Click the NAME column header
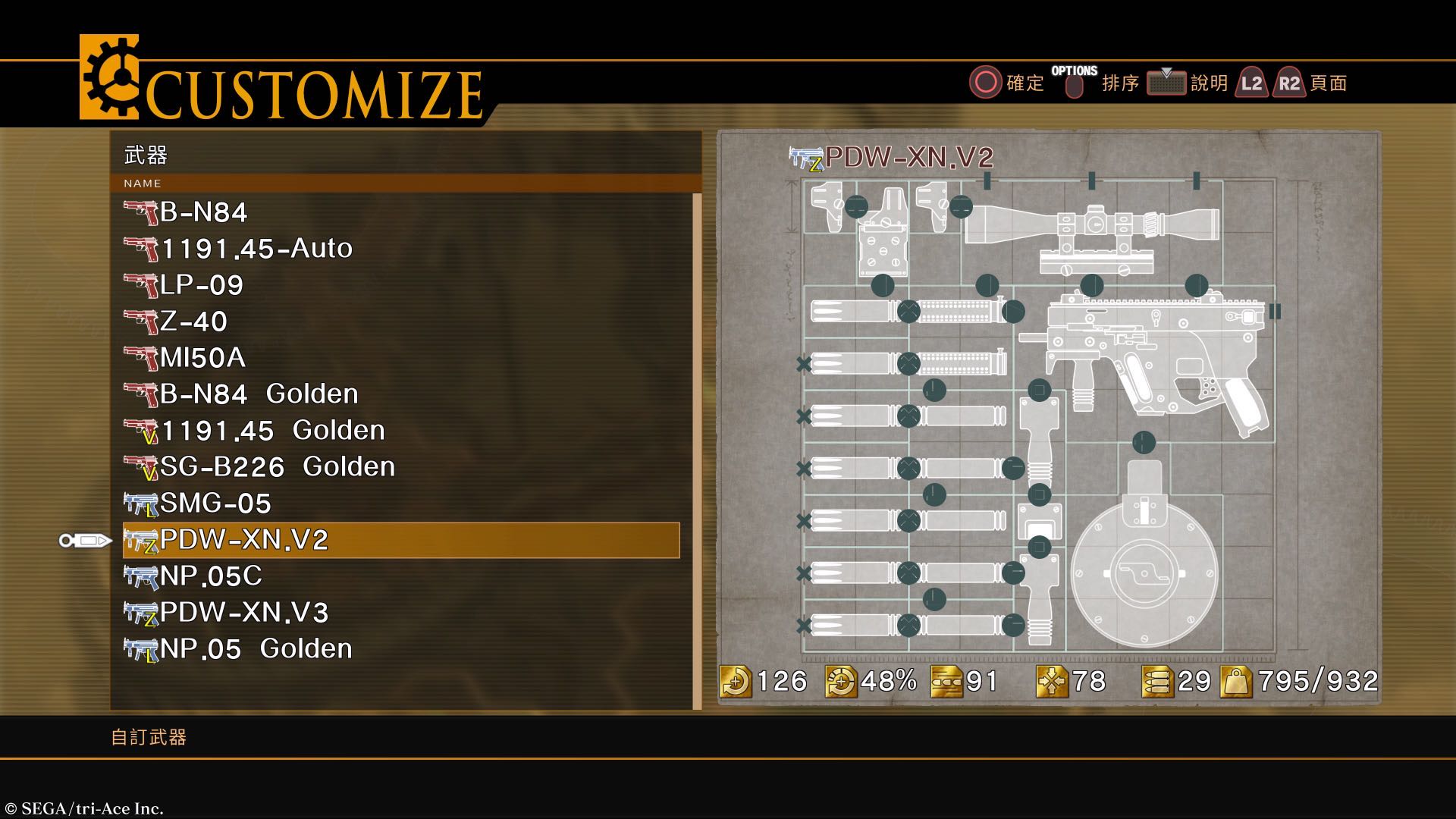Screen dimensions: 1456x819 click(143, 184)
